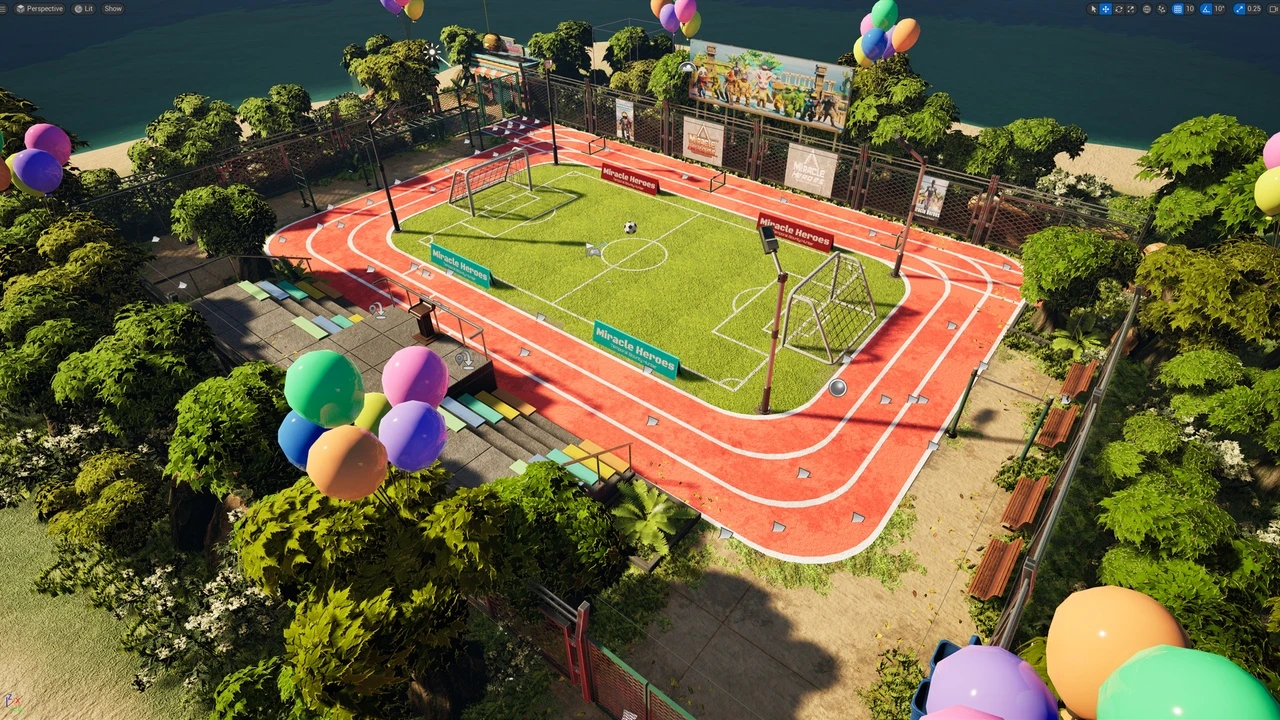Toggle scale snapping icon
The image size is (1280, 720).
click(x=1240, y=9)
